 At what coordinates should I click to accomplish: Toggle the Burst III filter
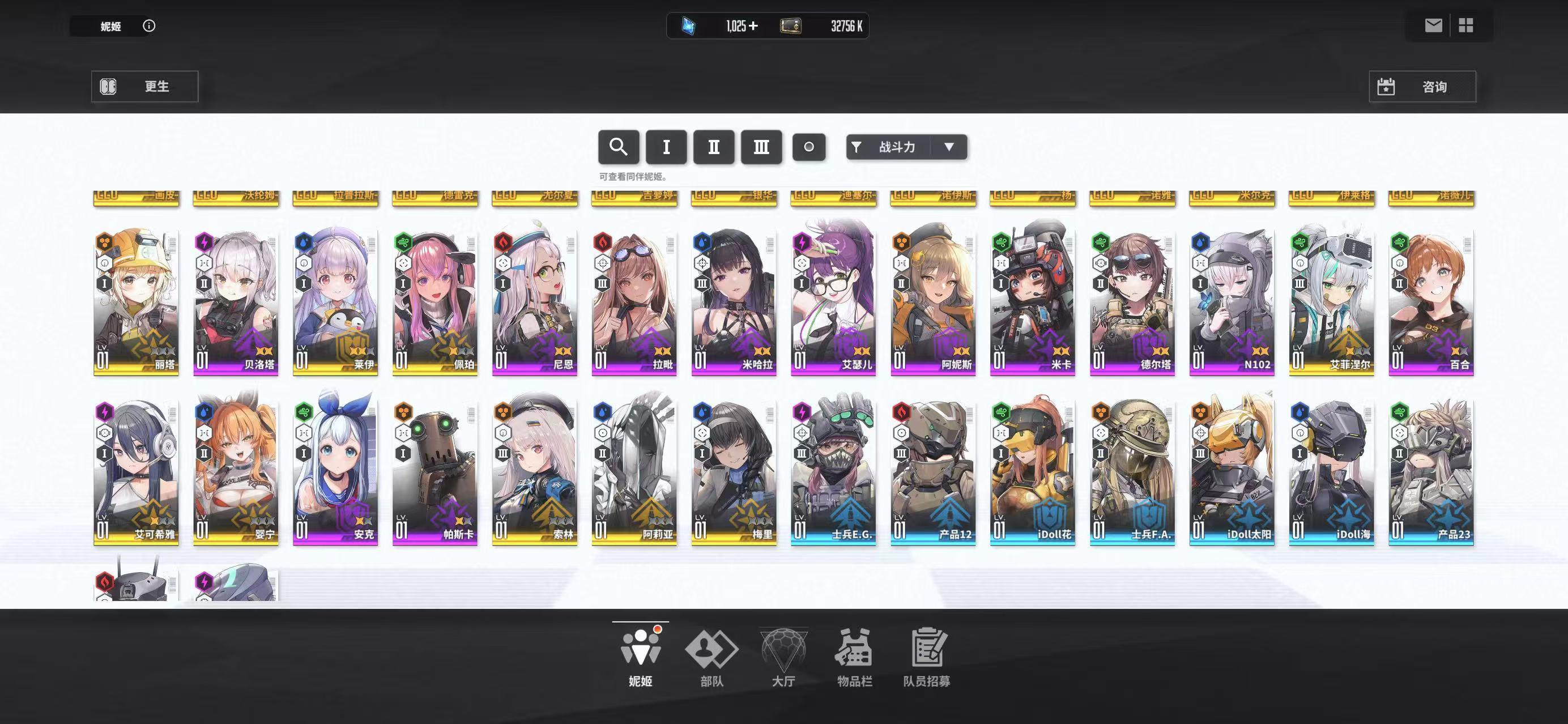(761, 147)
